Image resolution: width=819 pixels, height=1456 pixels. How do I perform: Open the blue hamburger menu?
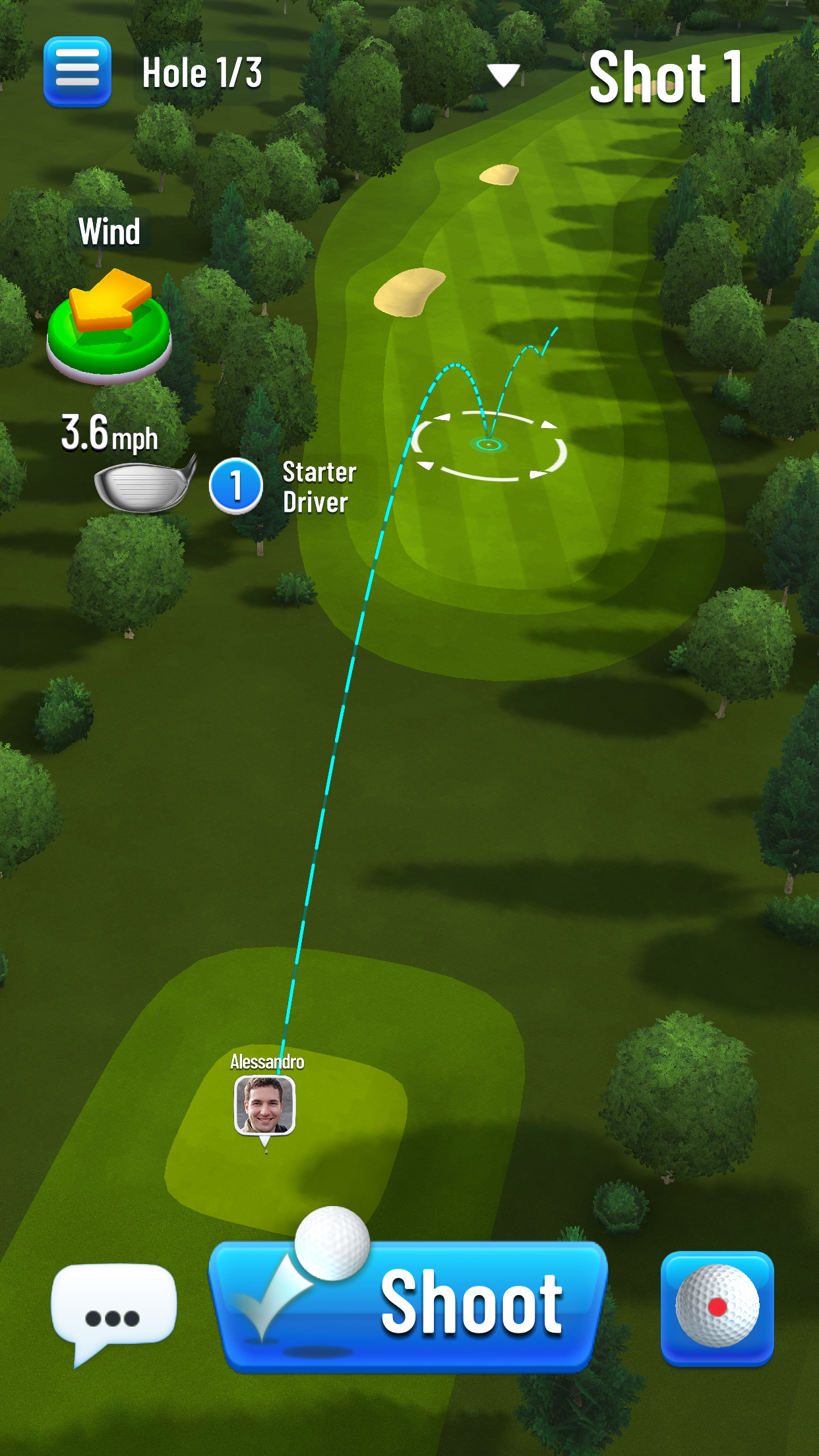coord(77,72)
